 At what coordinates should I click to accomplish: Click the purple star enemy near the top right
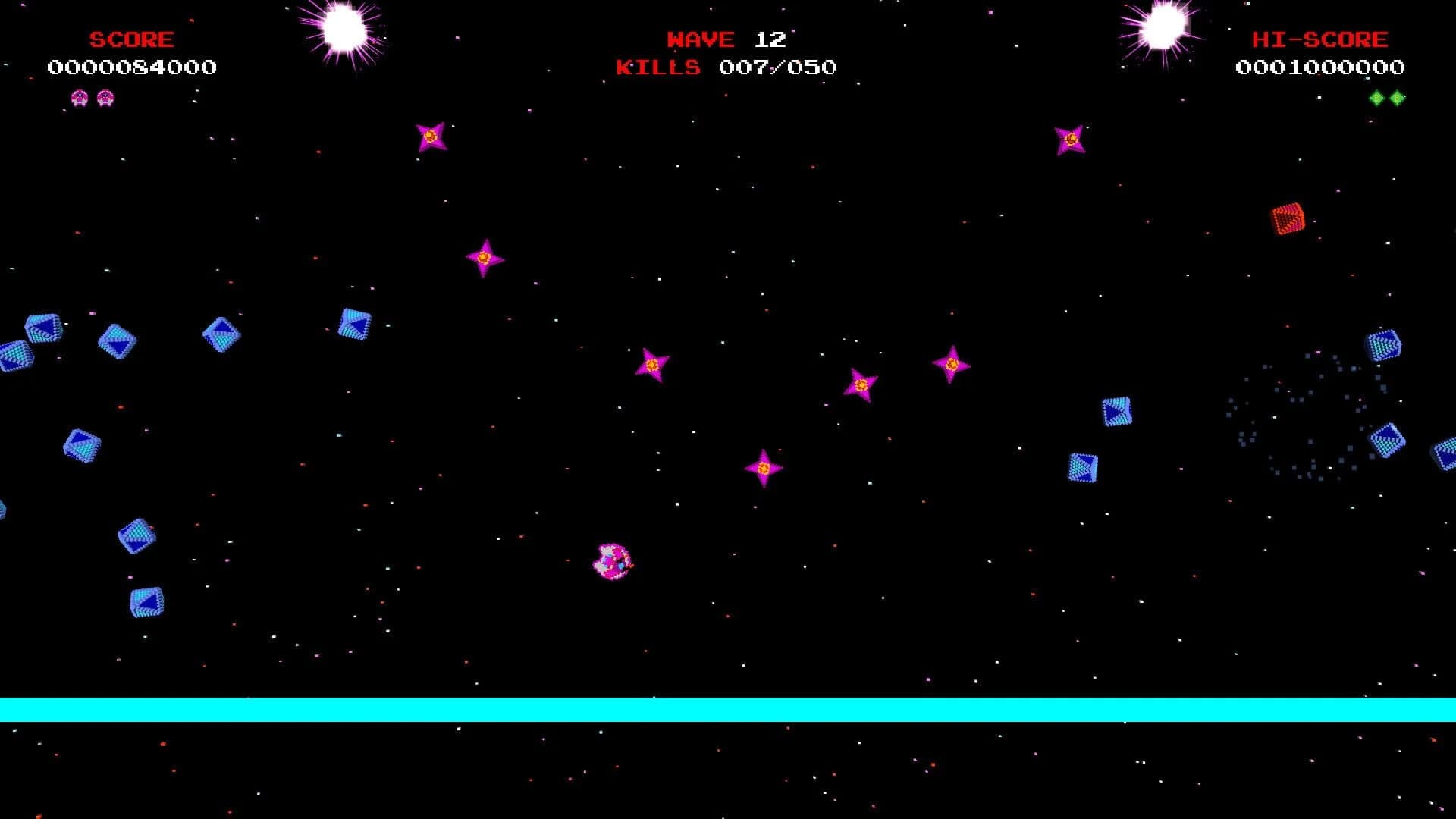click(x=1070, y=138)
